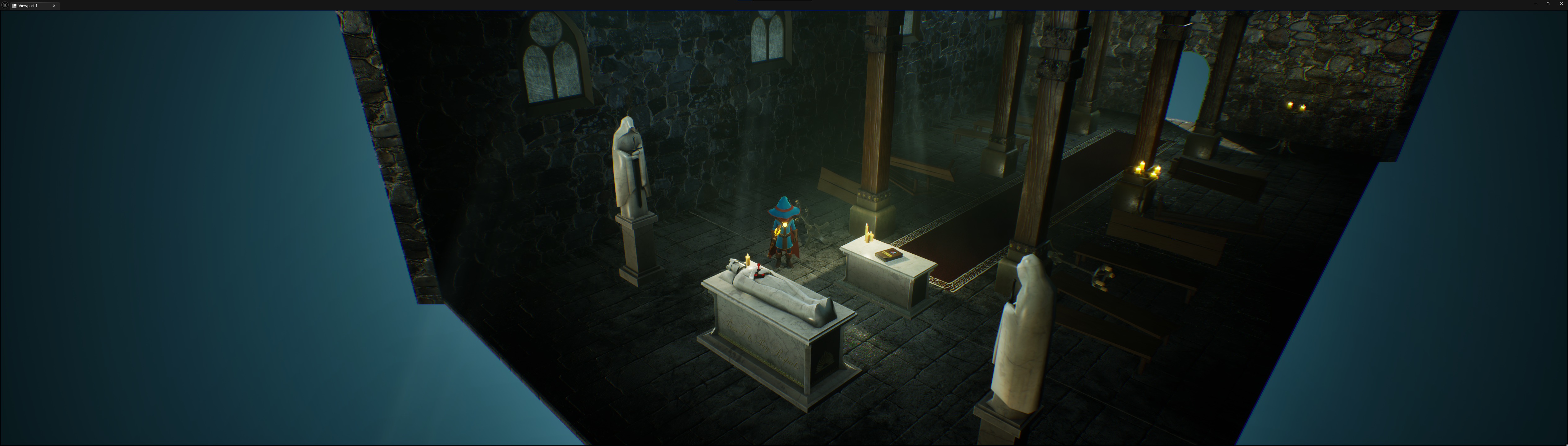
Task: Minimize the editor window
Action: point(1535,4)
